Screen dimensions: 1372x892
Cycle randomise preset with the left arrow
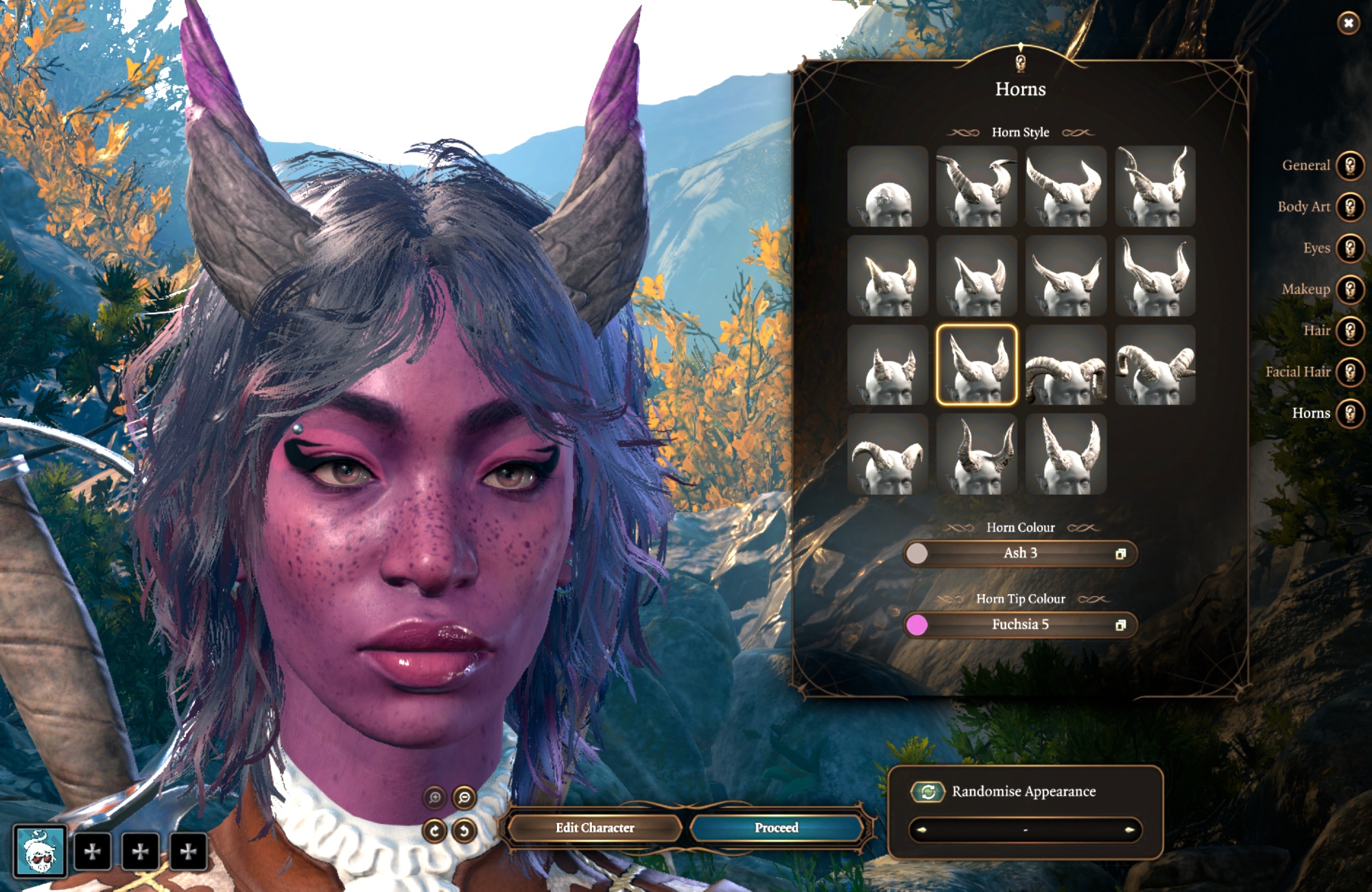click(921, 830)
